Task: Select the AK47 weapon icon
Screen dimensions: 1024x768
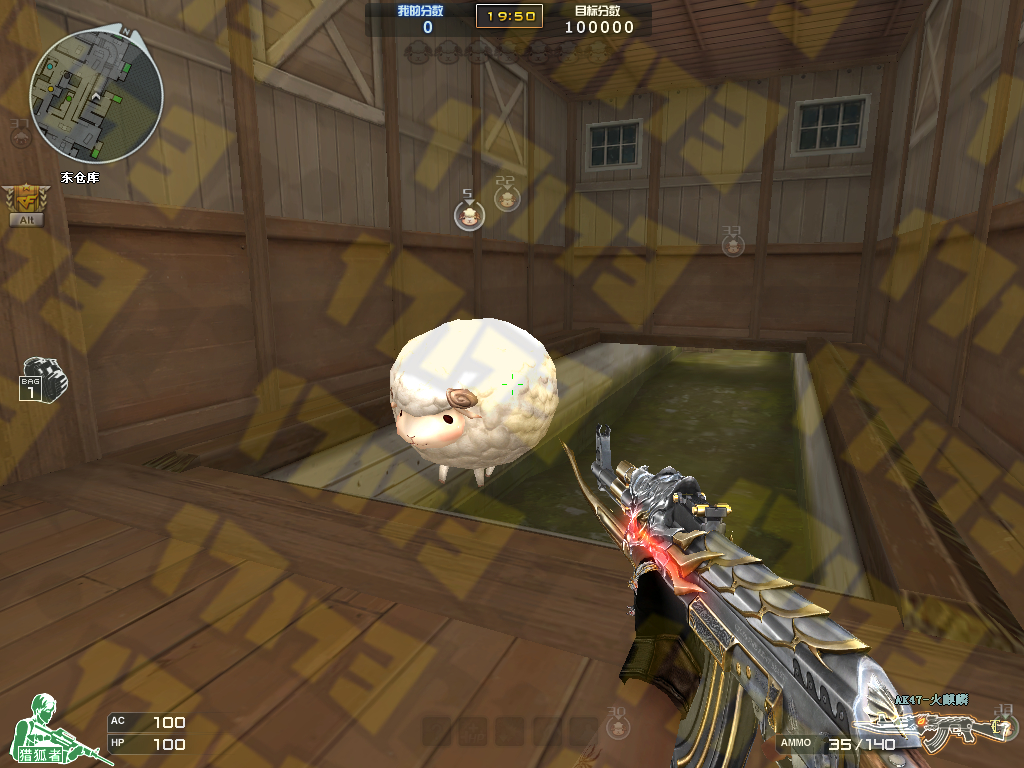Action: 930,730
